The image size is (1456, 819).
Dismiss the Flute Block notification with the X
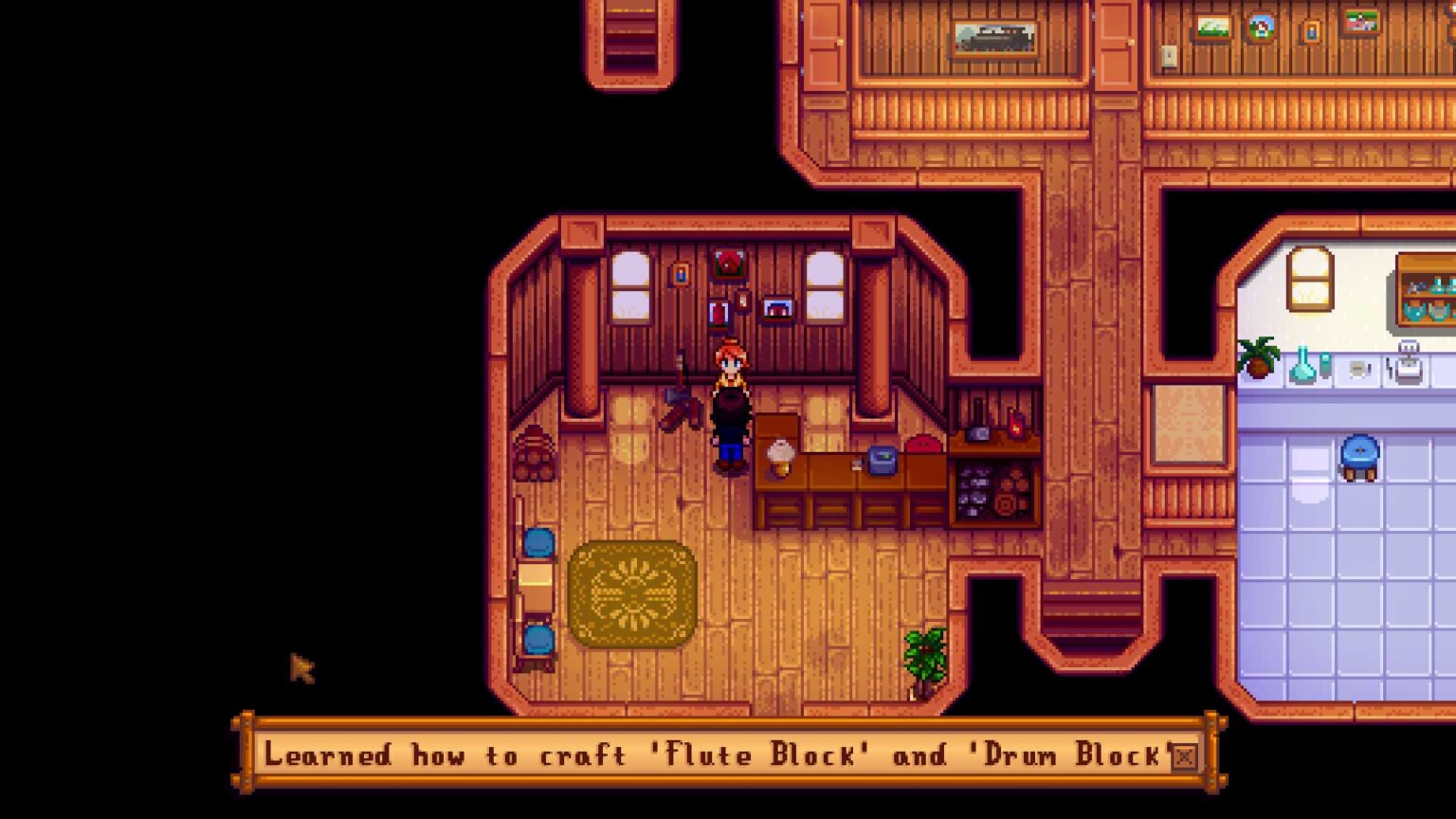1183,755
